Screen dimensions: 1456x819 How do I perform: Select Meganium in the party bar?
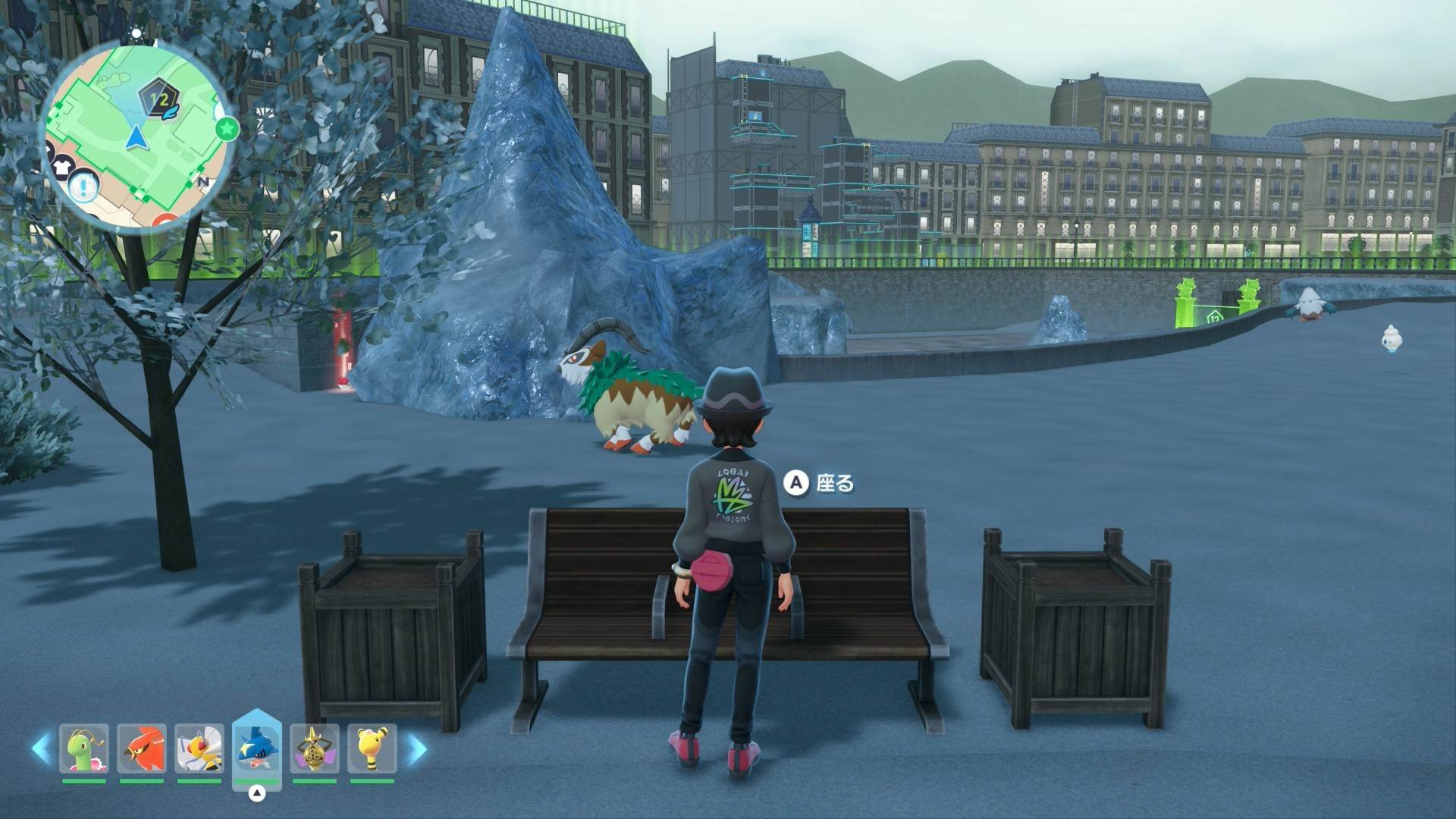pos(83,749)
